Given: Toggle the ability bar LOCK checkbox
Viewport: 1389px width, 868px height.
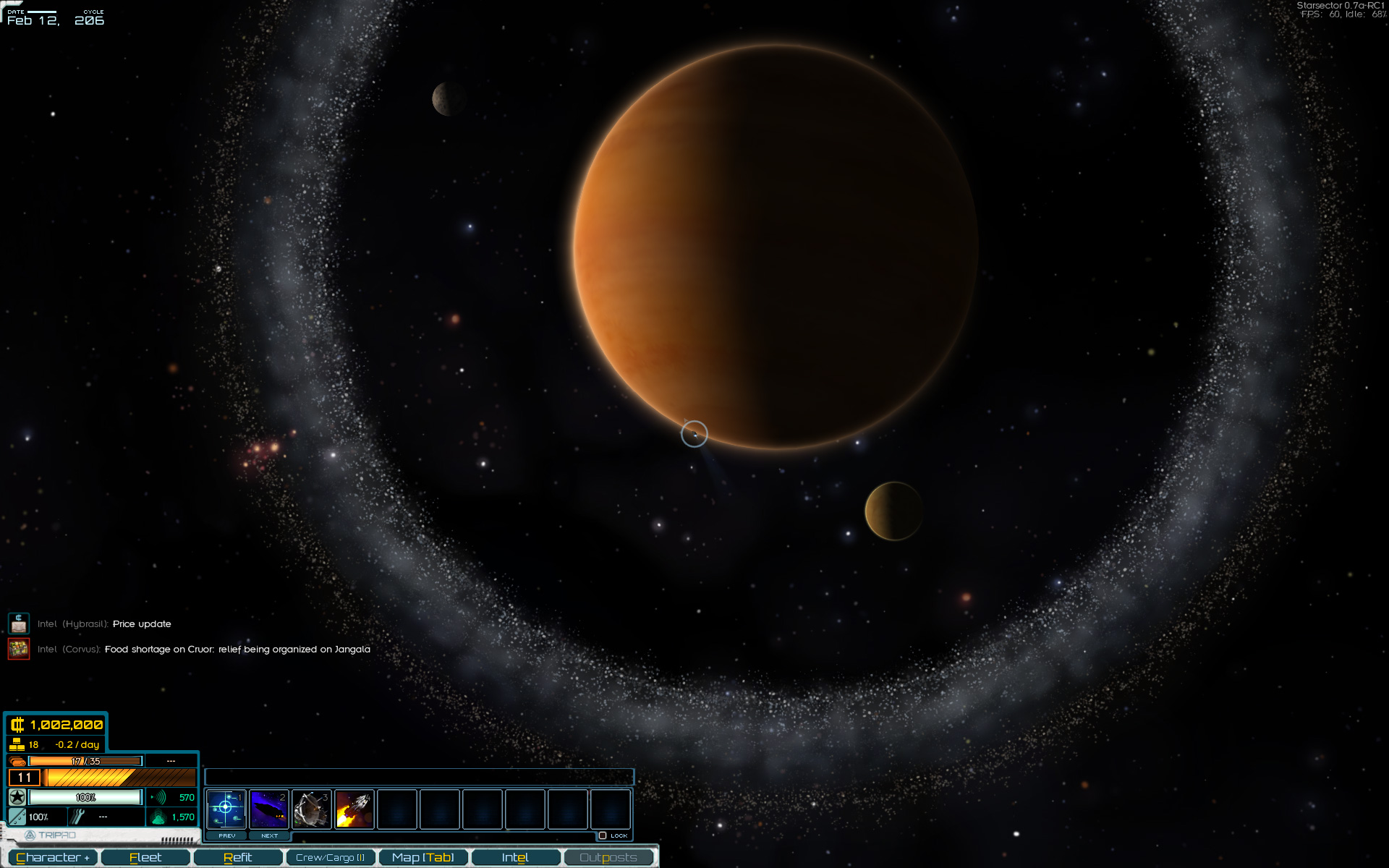Looking at the screenshot, I should pyautogui.click(x=603, y=835).
